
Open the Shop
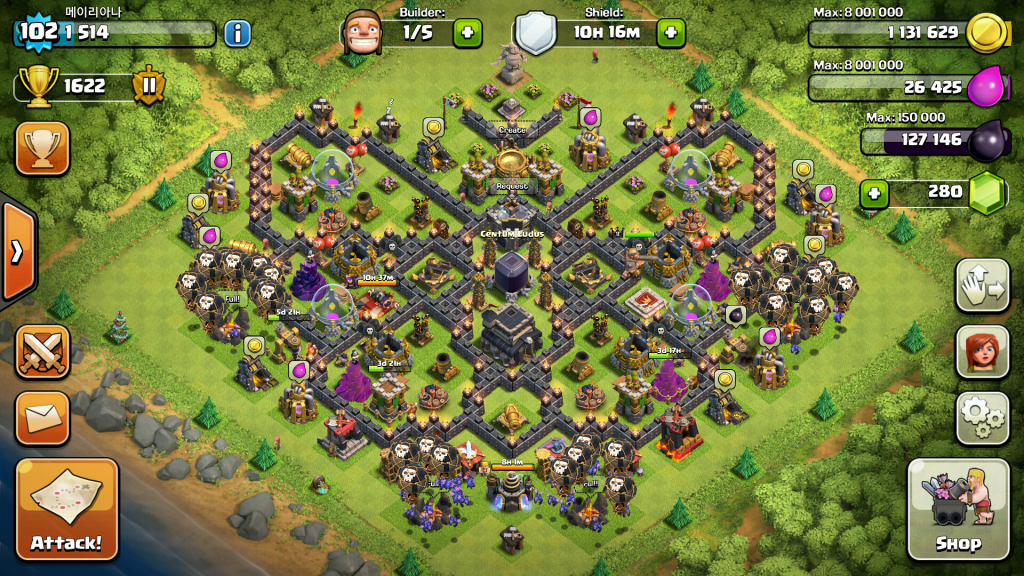click(x=957, y=509)
